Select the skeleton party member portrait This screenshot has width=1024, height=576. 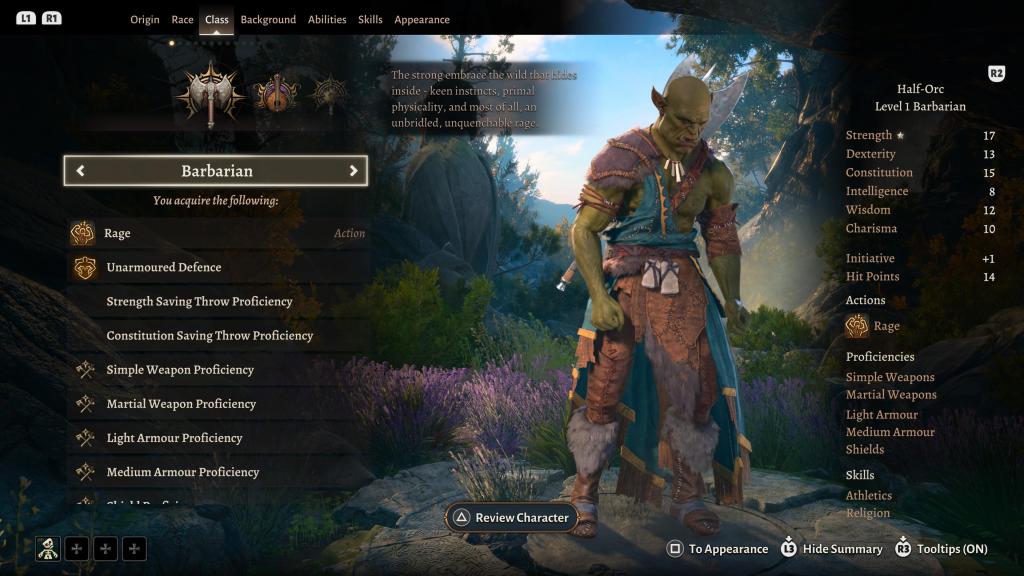(x=47, y=548)
